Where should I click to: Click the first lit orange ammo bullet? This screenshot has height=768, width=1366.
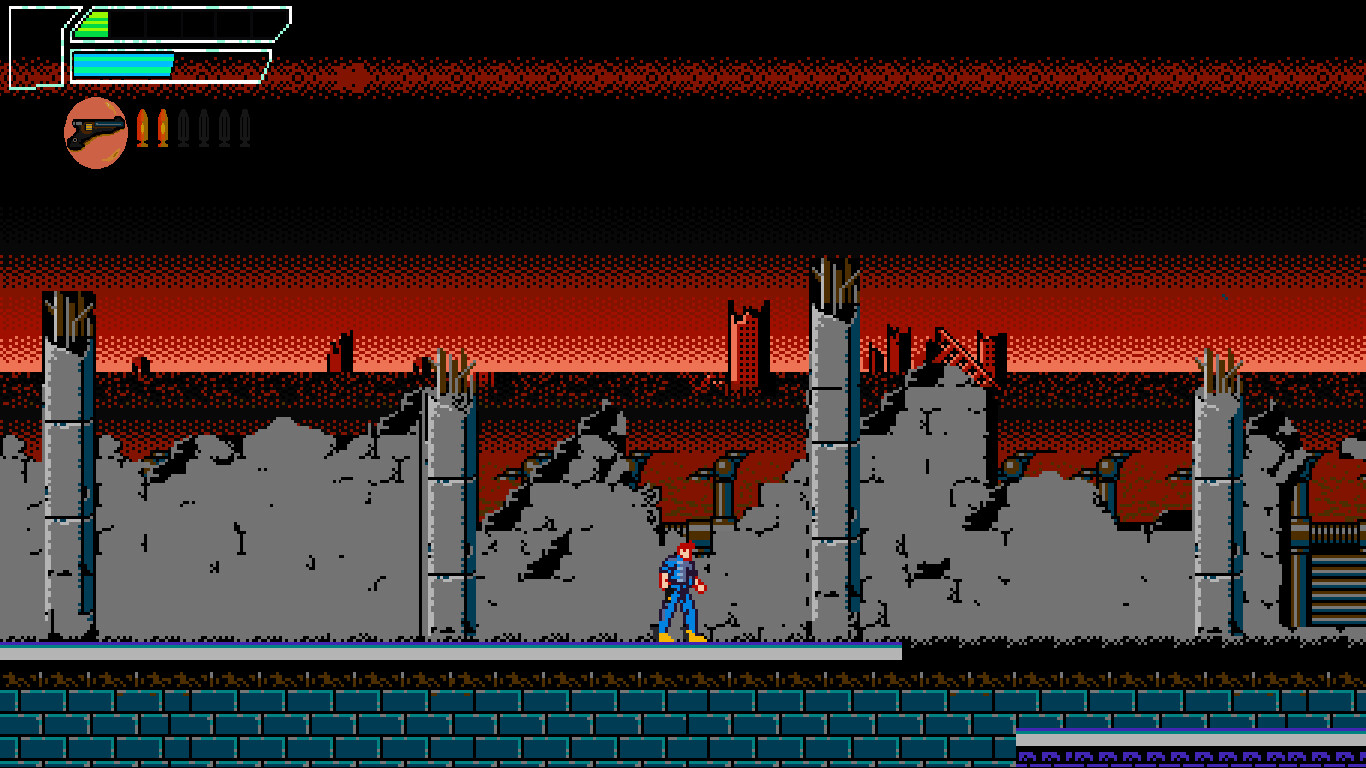coord(143,127)
